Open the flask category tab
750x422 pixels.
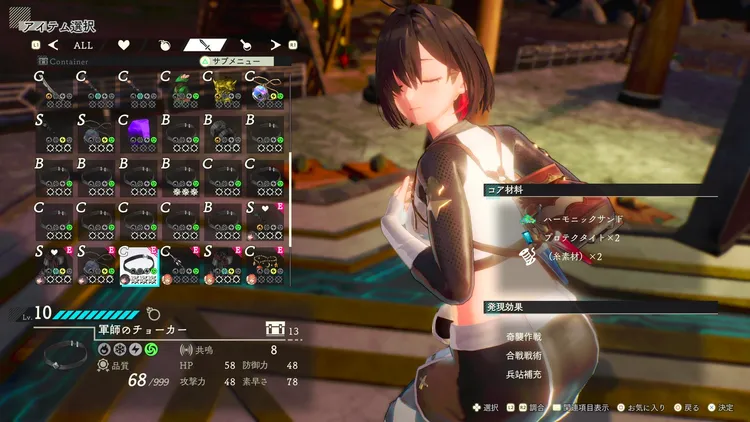(x=243, y=45)
